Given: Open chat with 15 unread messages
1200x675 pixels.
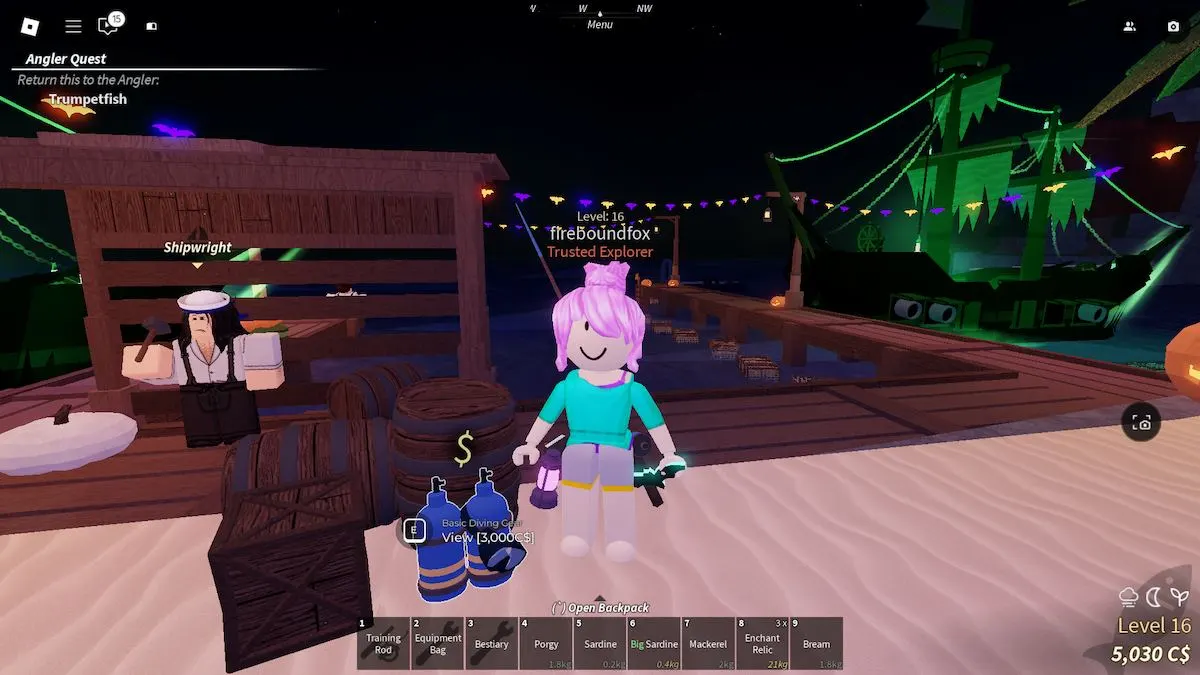Looking at the screenshot, I should point(108,26).
